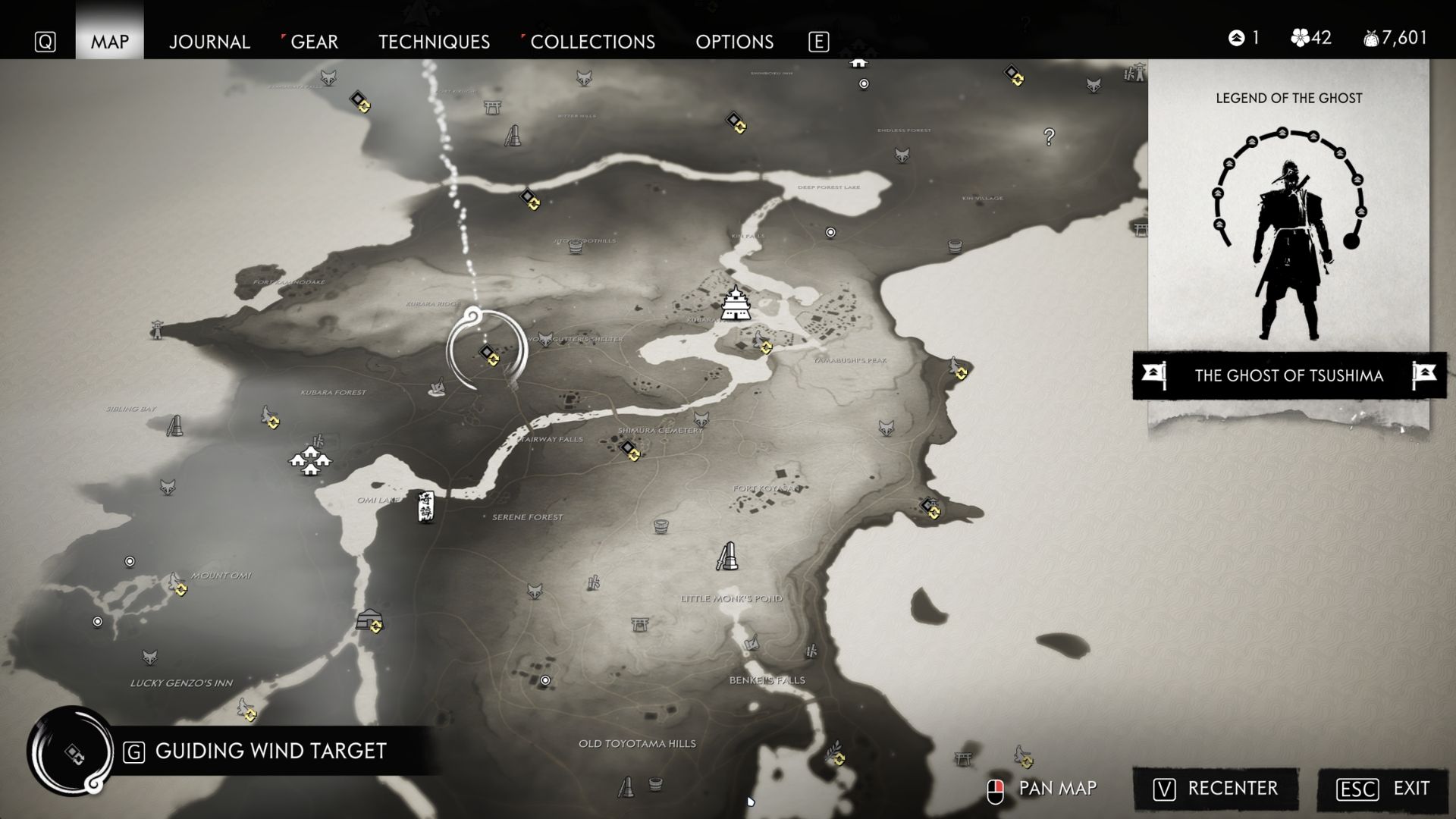Click the Recenter button
The width and height of the screenshot is (1456, 819).
(1216, 789)
